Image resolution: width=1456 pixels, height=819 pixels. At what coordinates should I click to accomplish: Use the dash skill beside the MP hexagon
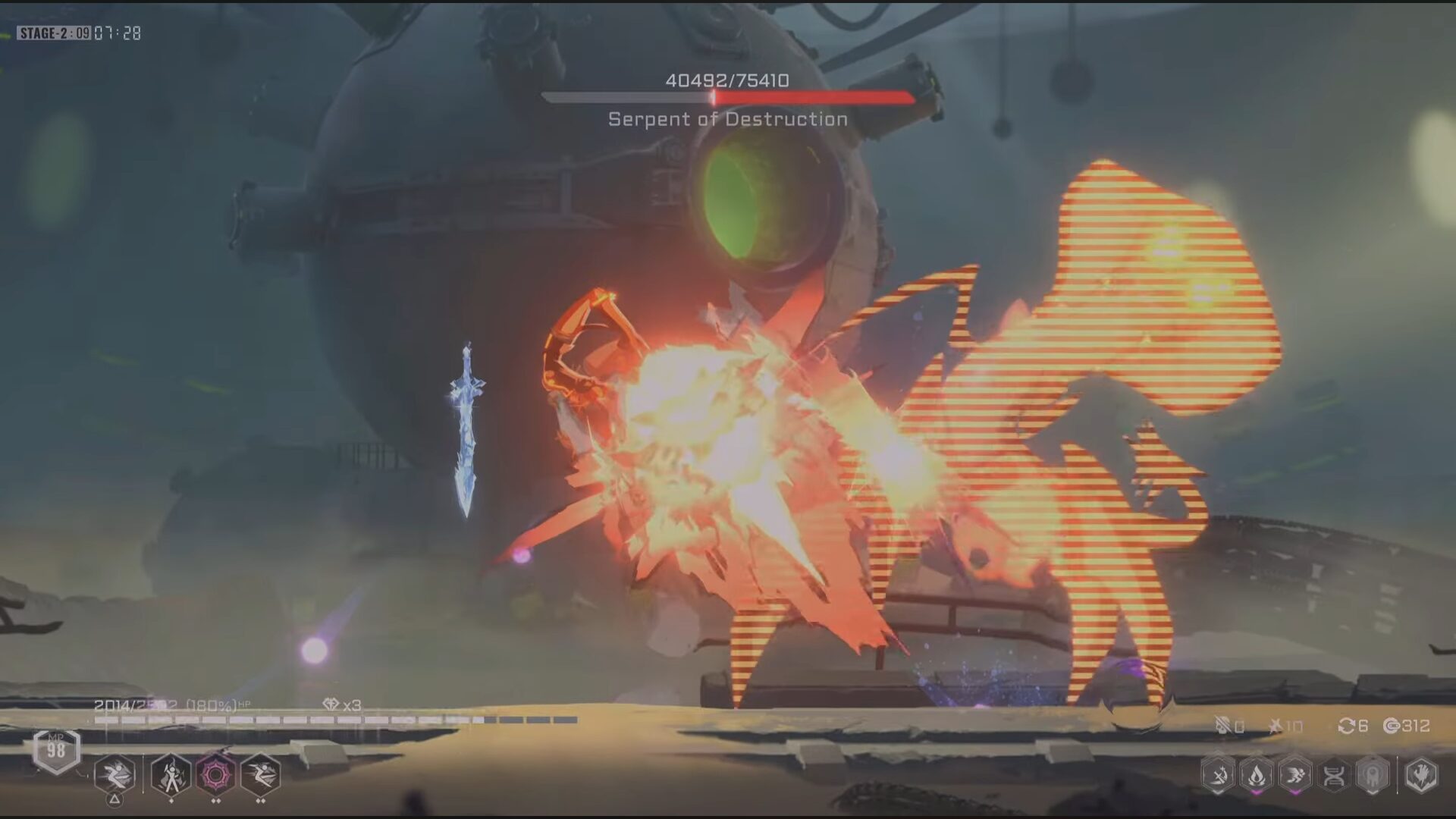[115, 775]
